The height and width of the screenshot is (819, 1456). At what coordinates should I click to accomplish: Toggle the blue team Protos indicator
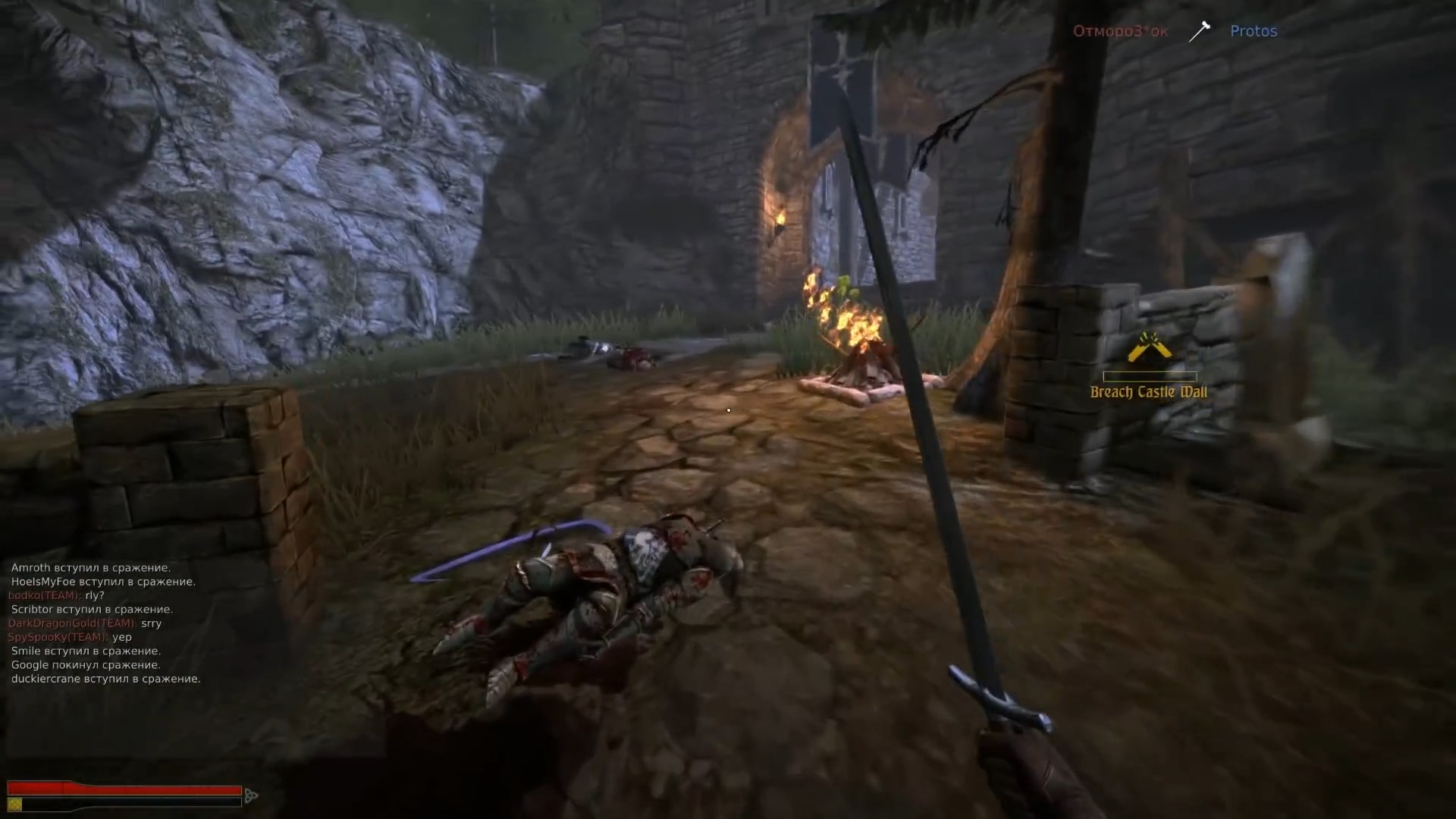click(x=1253, y=31)
